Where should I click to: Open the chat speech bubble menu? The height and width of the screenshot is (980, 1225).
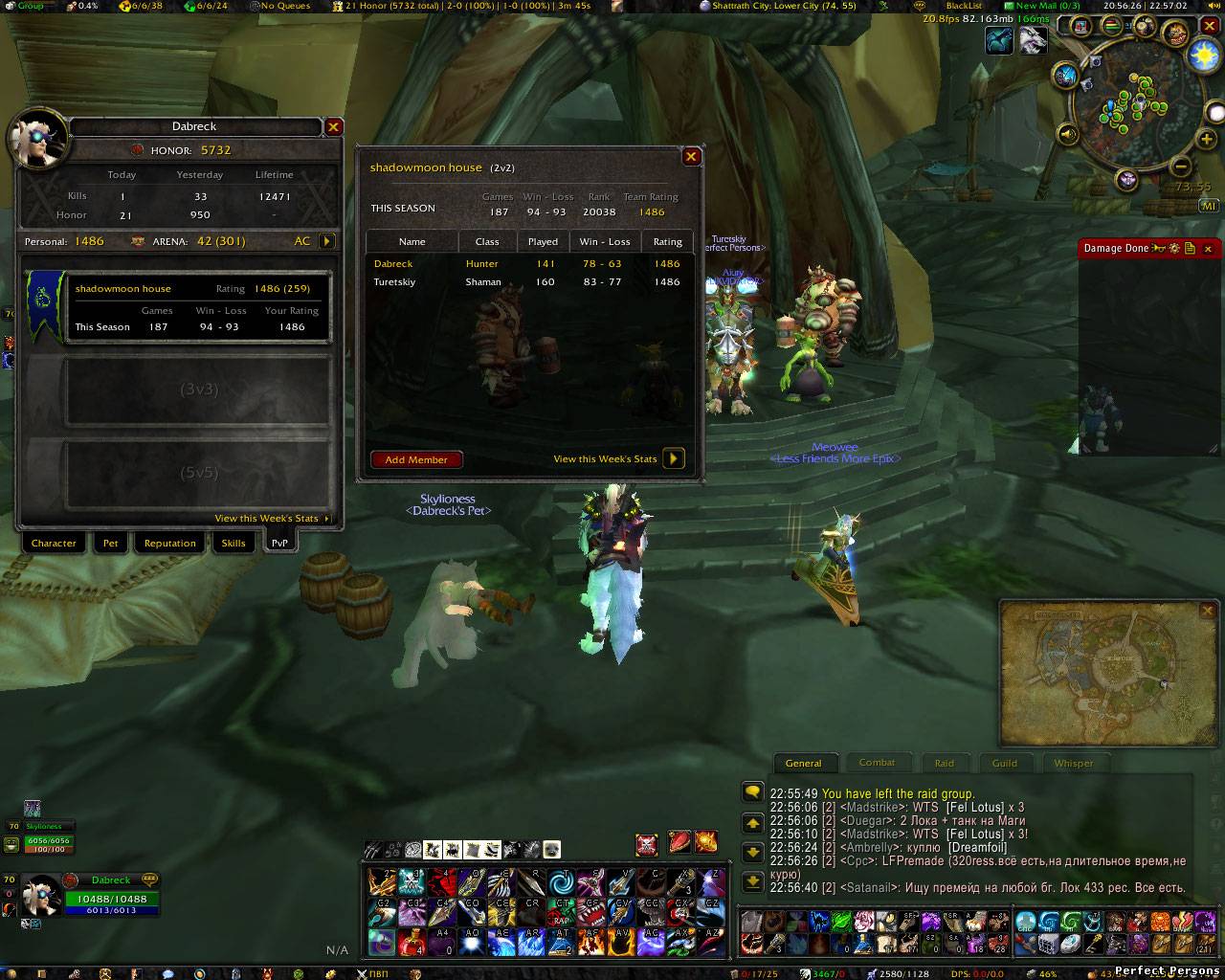tap(752, 792)
